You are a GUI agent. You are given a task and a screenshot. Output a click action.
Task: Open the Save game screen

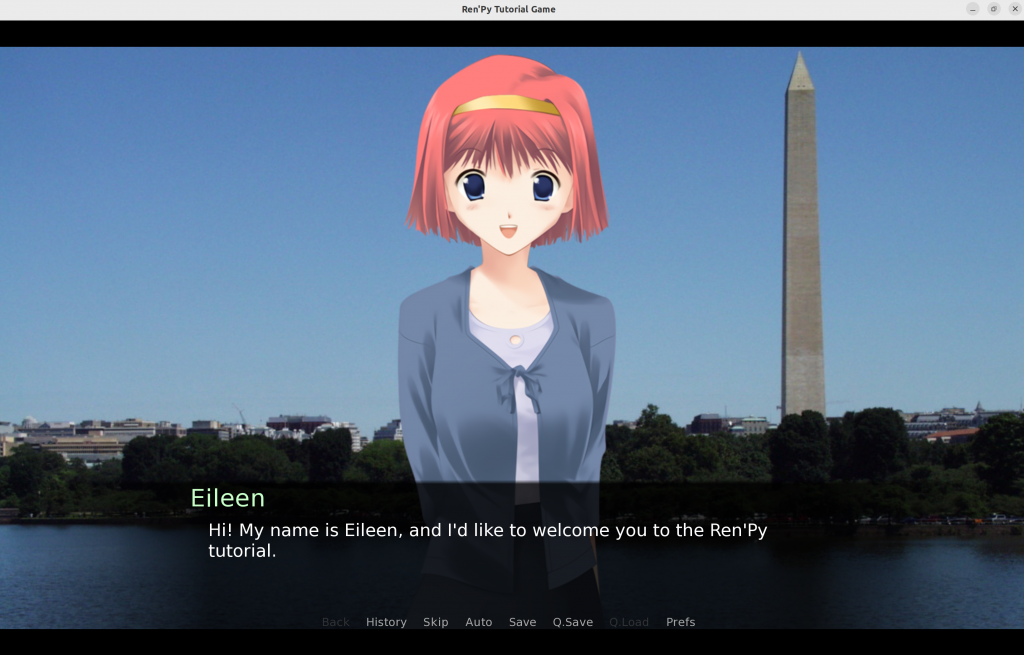pyautogui.click(x=522, y=622)
